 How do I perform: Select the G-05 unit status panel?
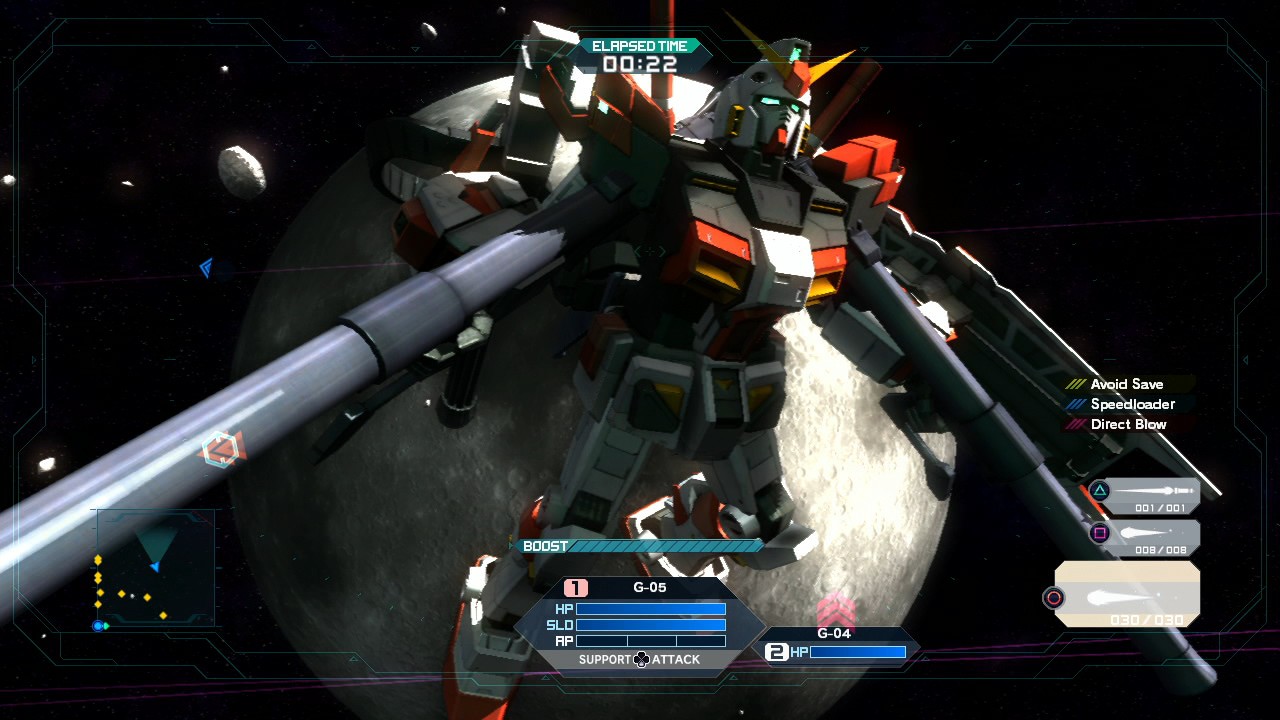point(640,622)
